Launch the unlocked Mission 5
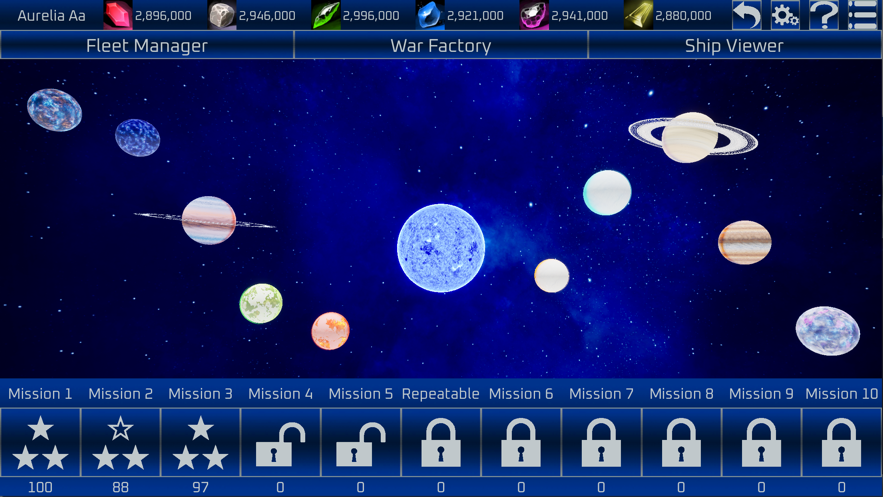 [x=360, y=442]
